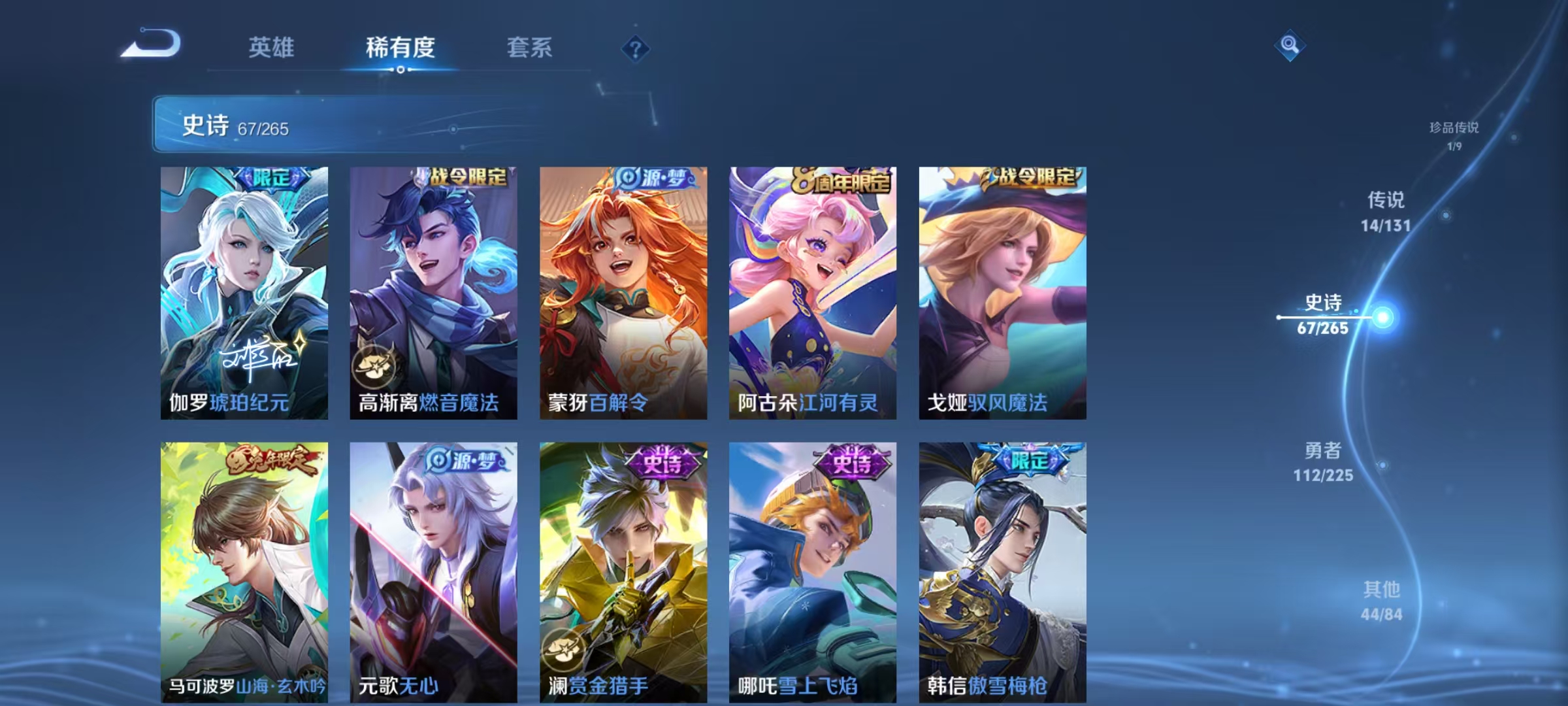Click the magnifier search icon top right
1568x706 pixels.
[x=1289, y=46]
